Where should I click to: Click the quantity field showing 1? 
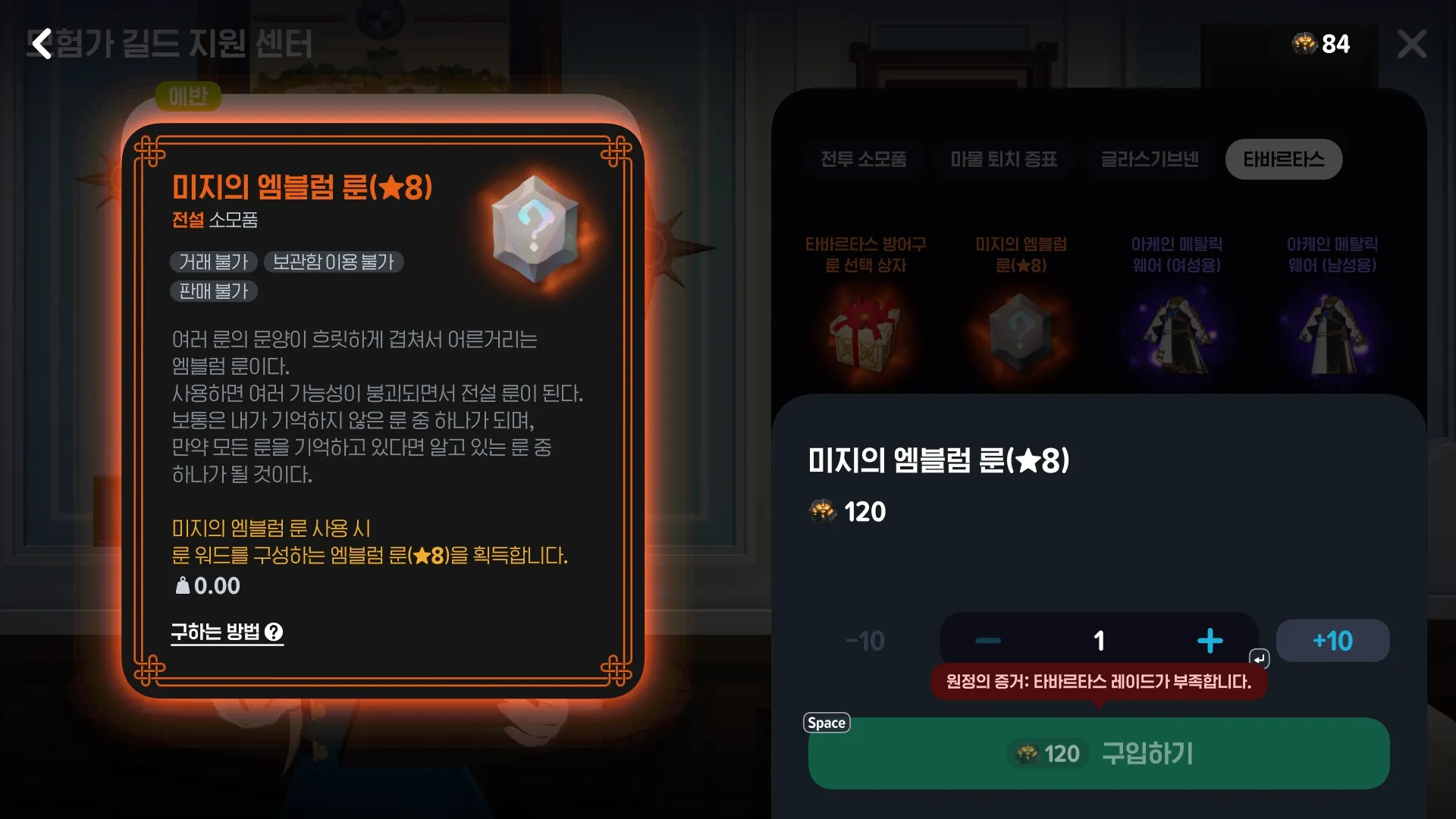click(1099, 640)
